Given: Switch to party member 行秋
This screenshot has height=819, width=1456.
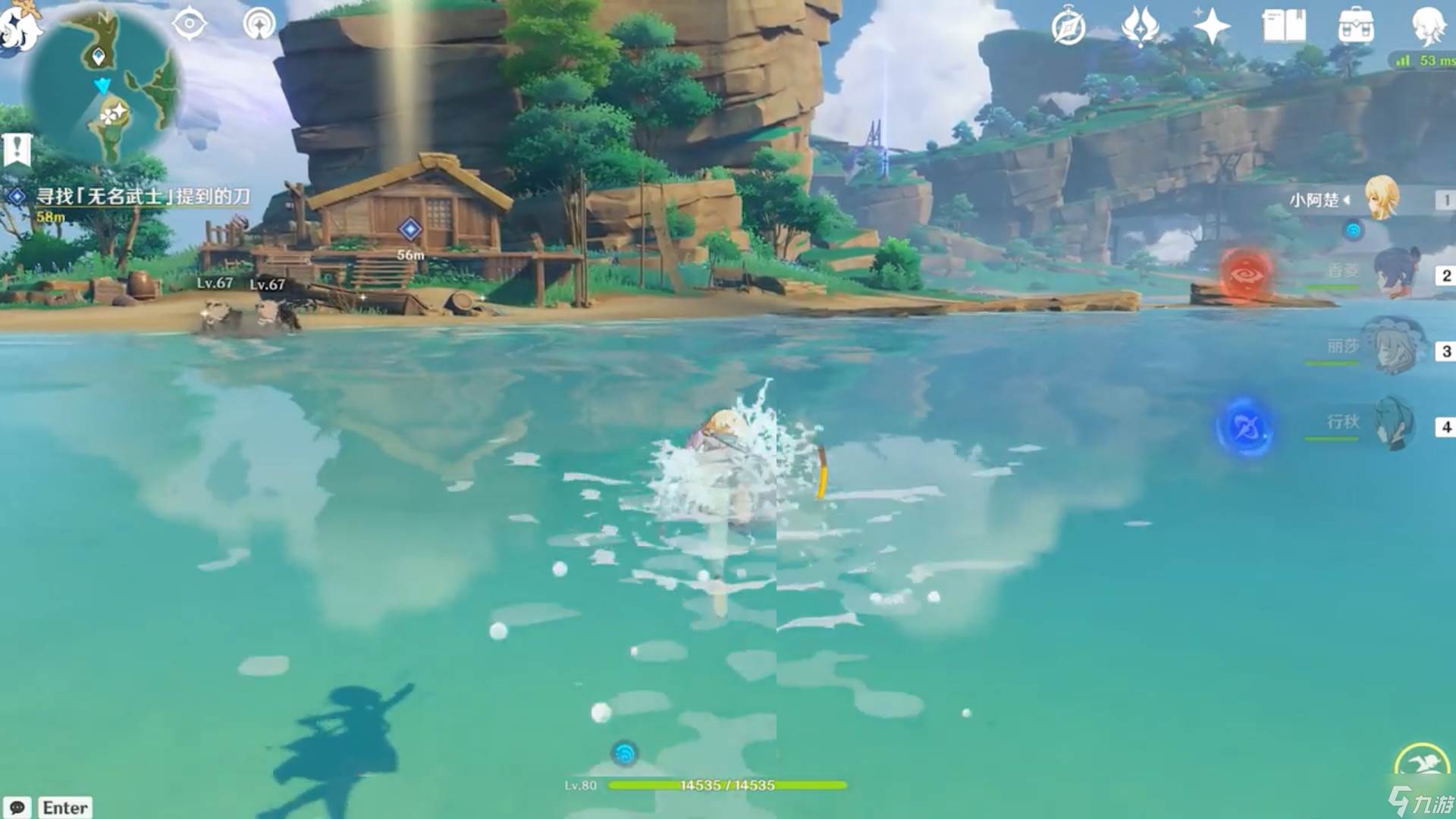Looking at the screenshot, I should tap(1394, 422).
